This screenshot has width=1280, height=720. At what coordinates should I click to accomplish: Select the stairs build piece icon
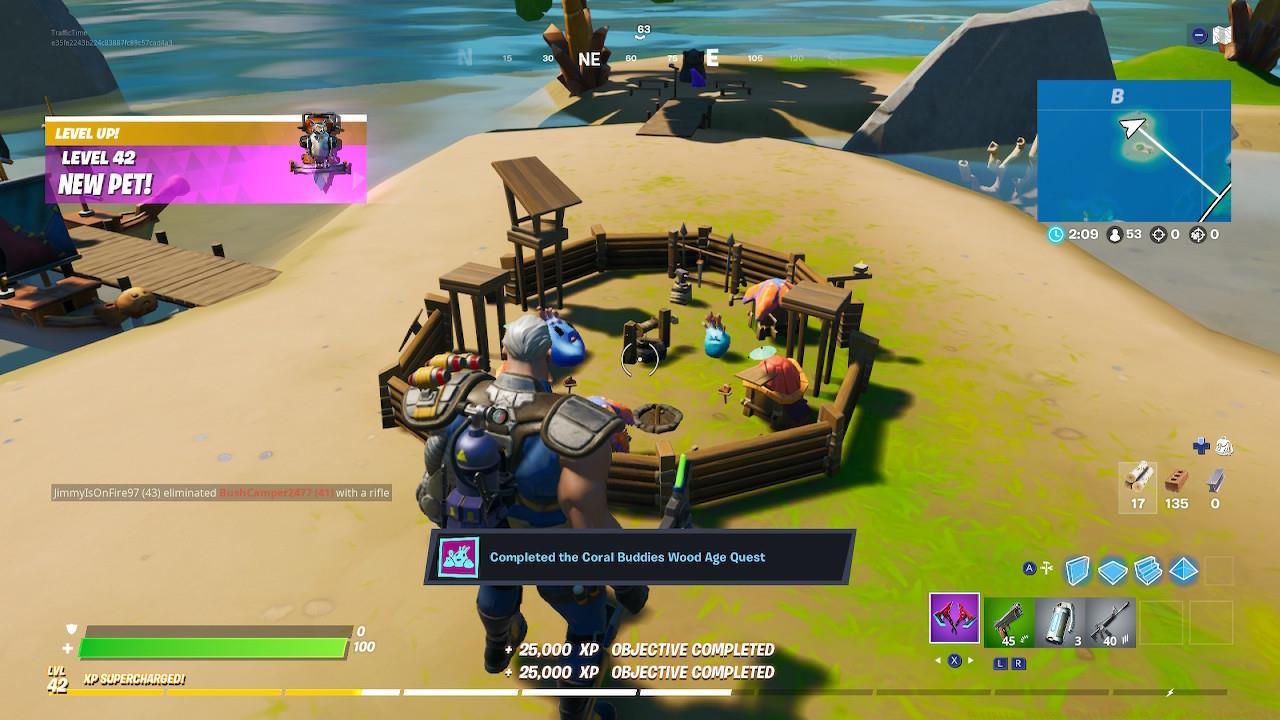tap(1148, 568)
